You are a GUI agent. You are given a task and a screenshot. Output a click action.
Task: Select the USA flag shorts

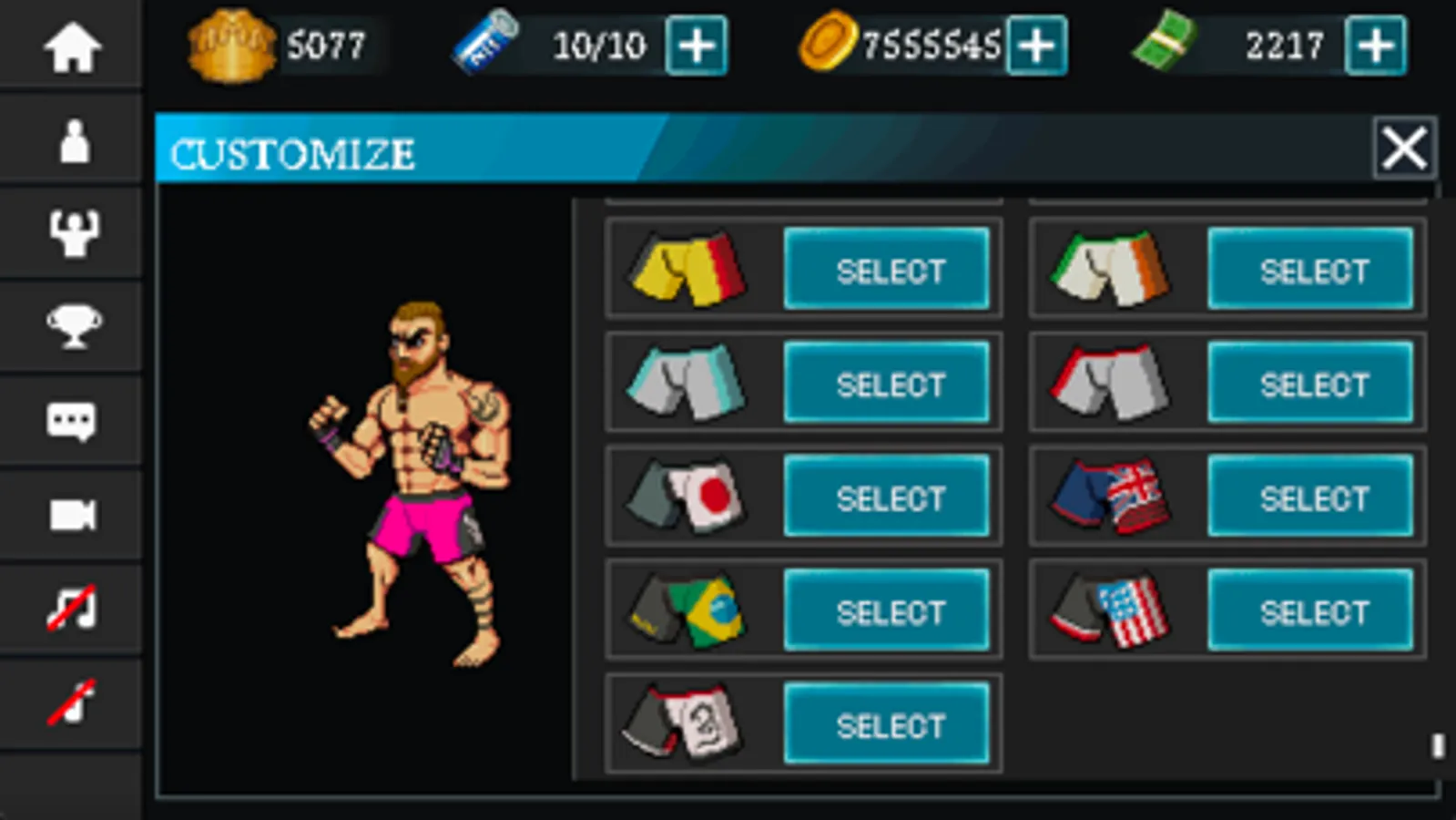(x=1310, y=611)
